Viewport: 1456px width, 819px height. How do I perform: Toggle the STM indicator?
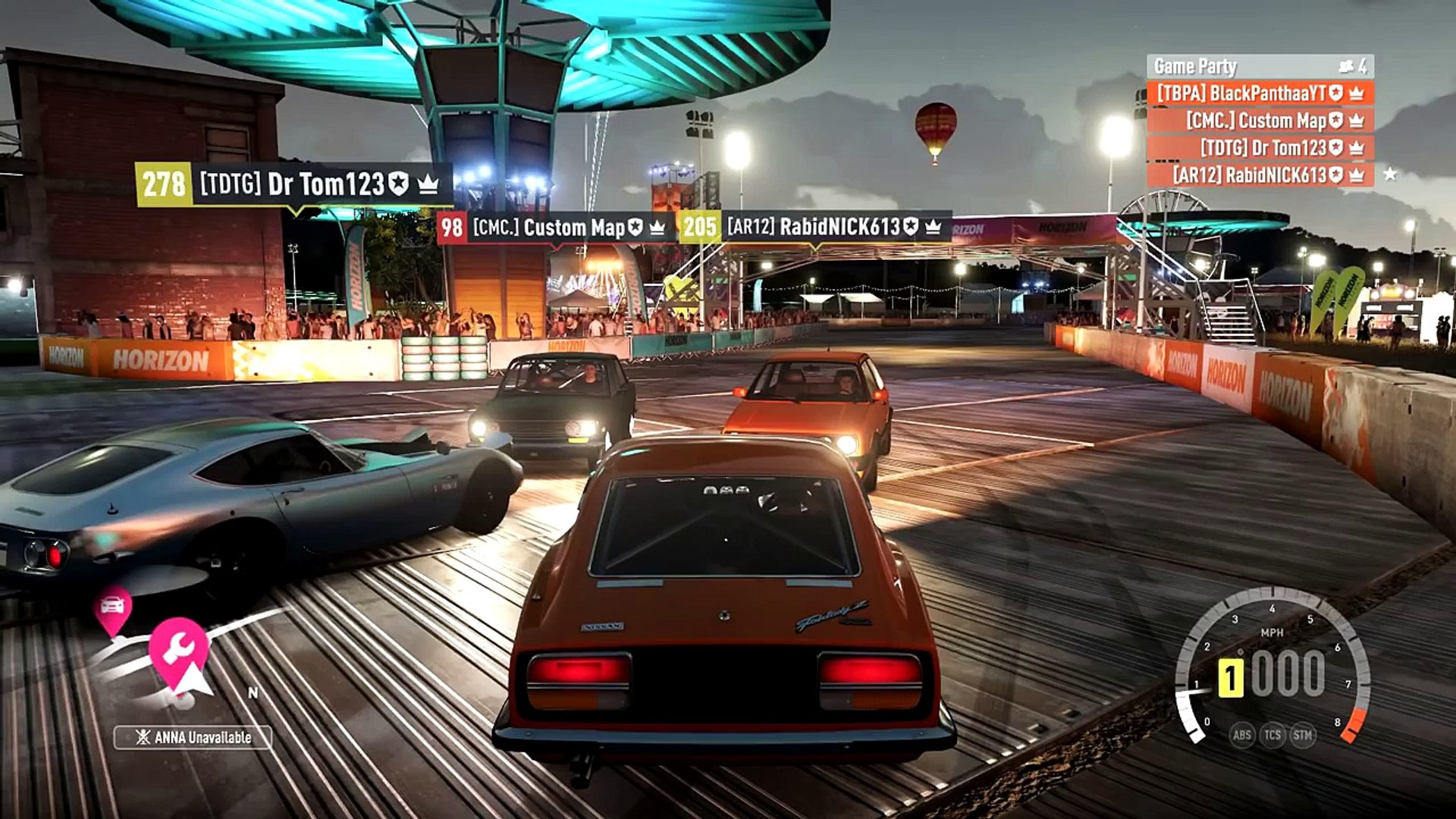point(1303,734)
